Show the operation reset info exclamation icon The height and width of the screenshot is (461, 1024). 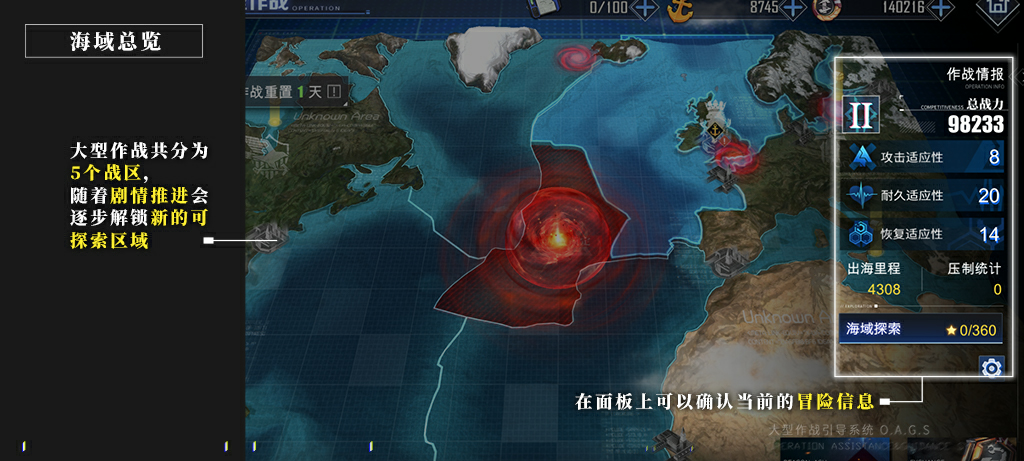point(334,92)
